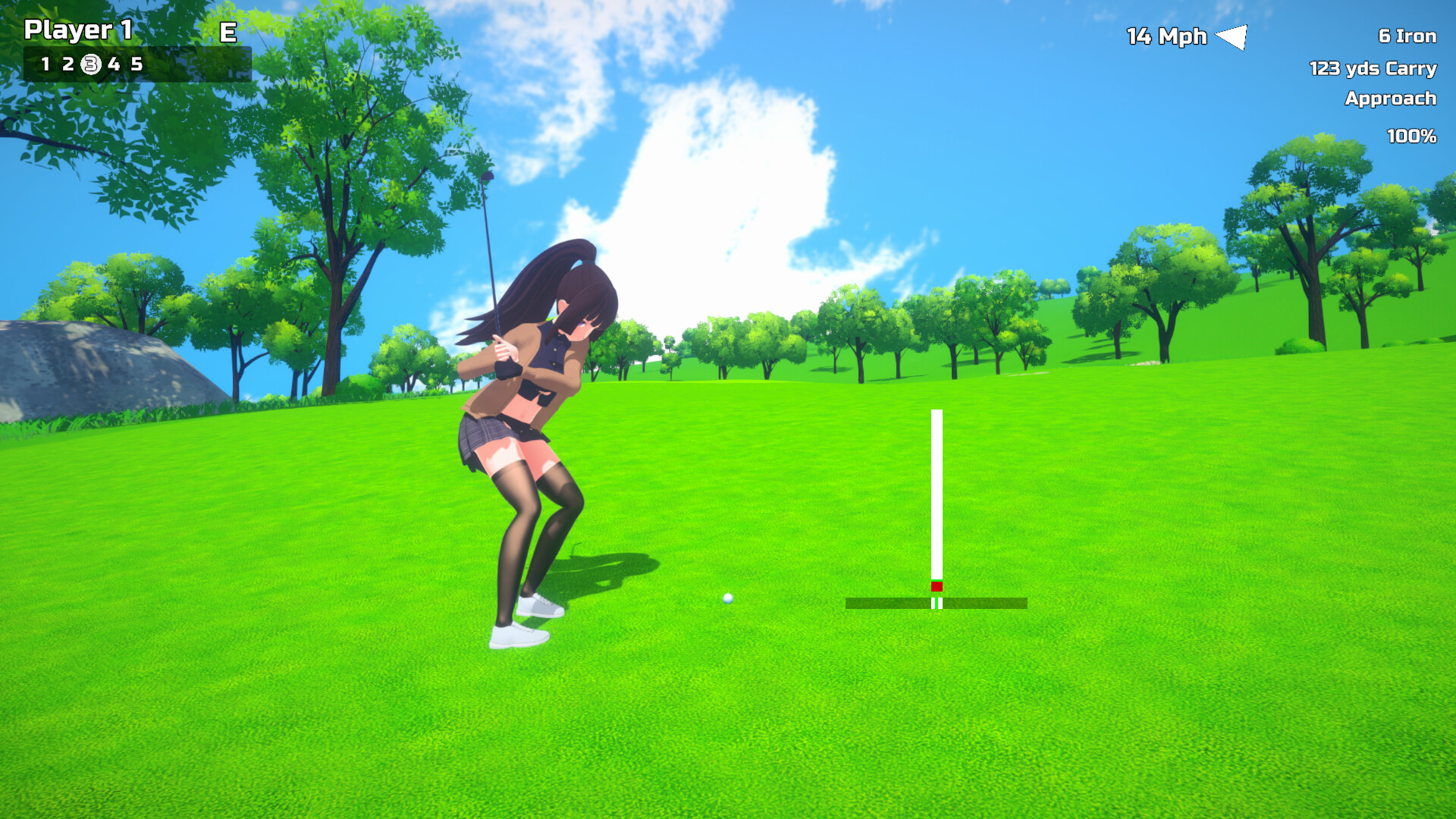
Task: Click the E score indicator
Action: click(227, 33)
